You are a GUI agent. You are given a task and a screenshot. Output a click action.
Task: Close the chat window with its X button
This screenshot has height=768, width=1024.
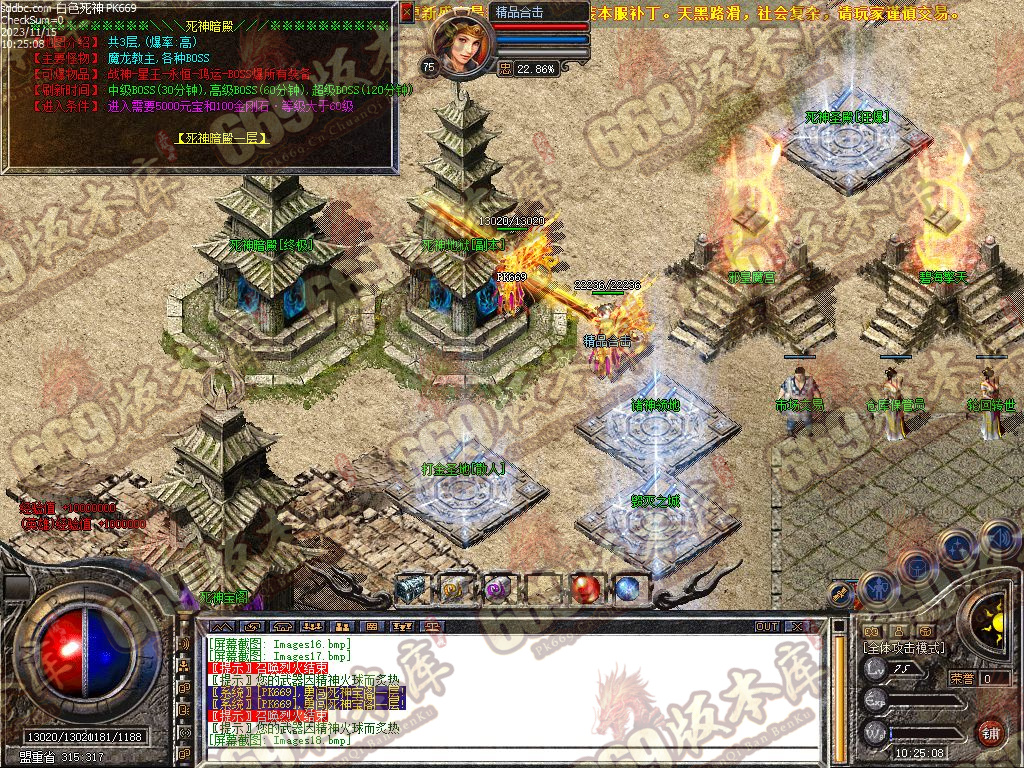click(x=797, y=626)
